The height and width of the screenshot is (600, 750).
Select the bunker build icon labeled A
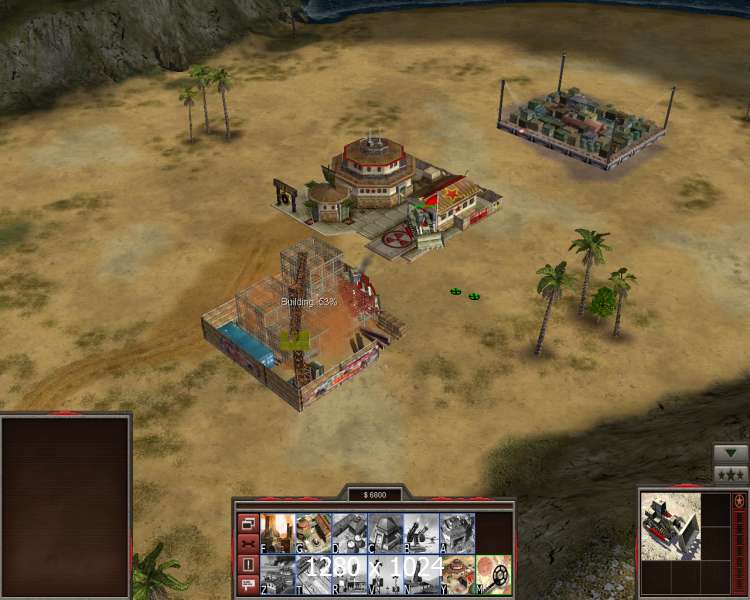(x=457, y=533)
